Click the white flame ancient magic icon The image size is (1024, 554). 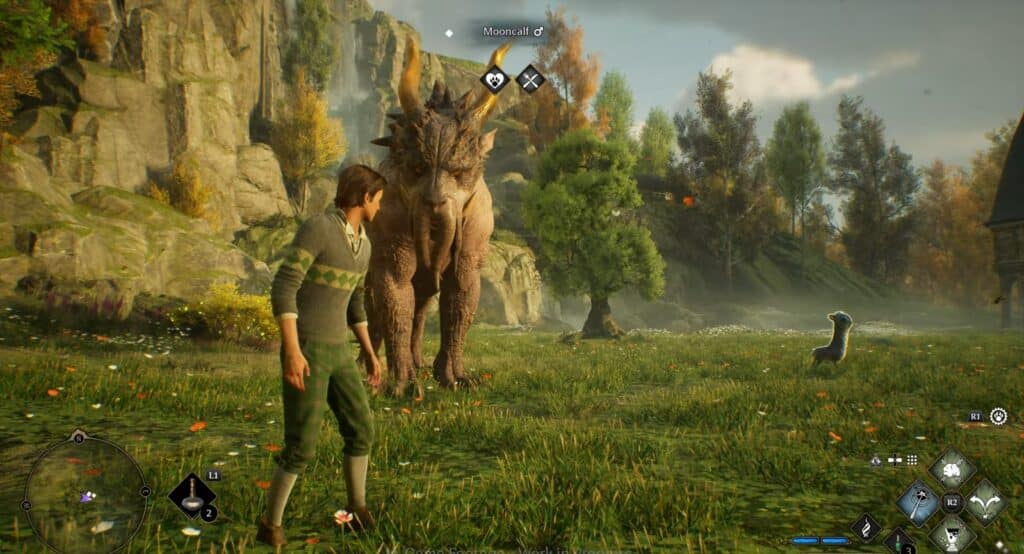tap(866, 527)
